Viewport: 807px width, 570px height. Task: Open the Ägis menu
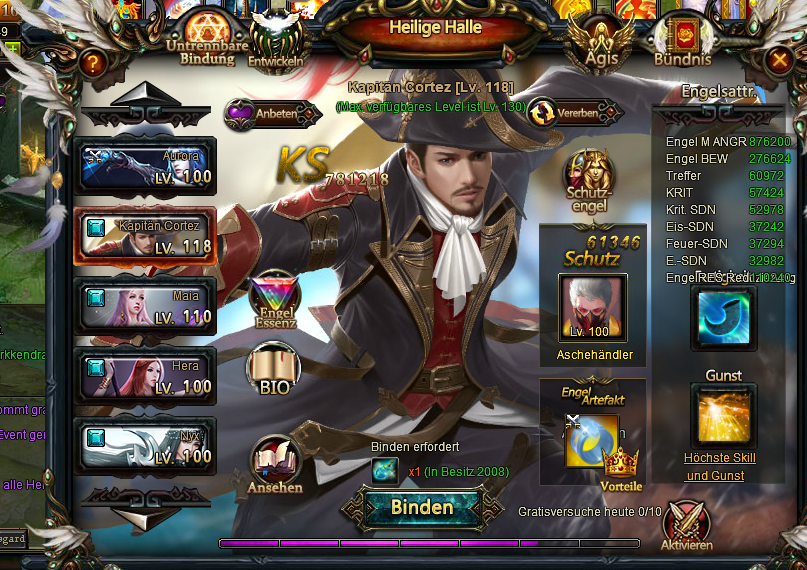[x=601, y=40]
